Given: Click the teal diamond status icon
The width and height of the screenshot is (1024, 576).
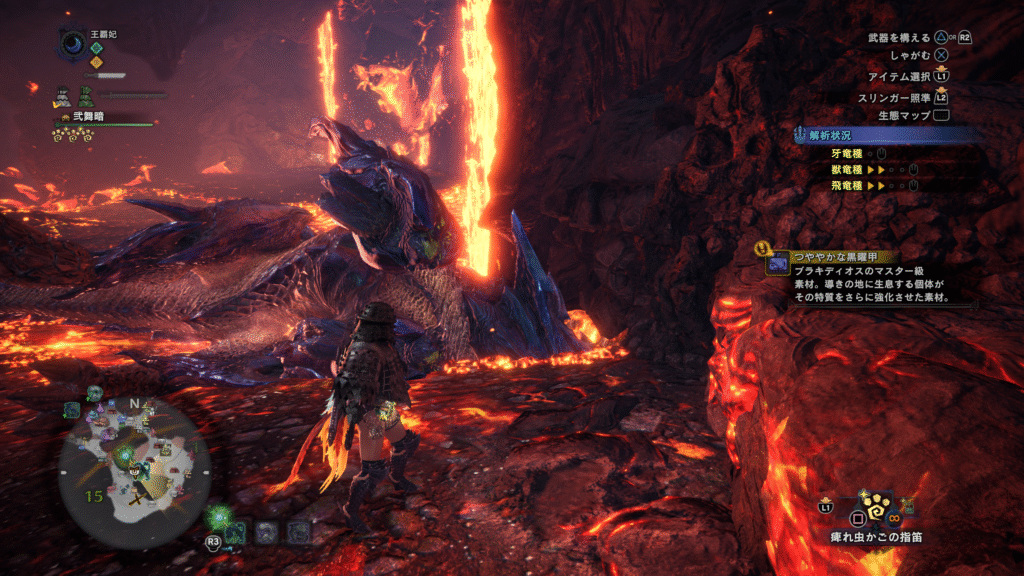Looking at the screenshot, I should [97, 47].
